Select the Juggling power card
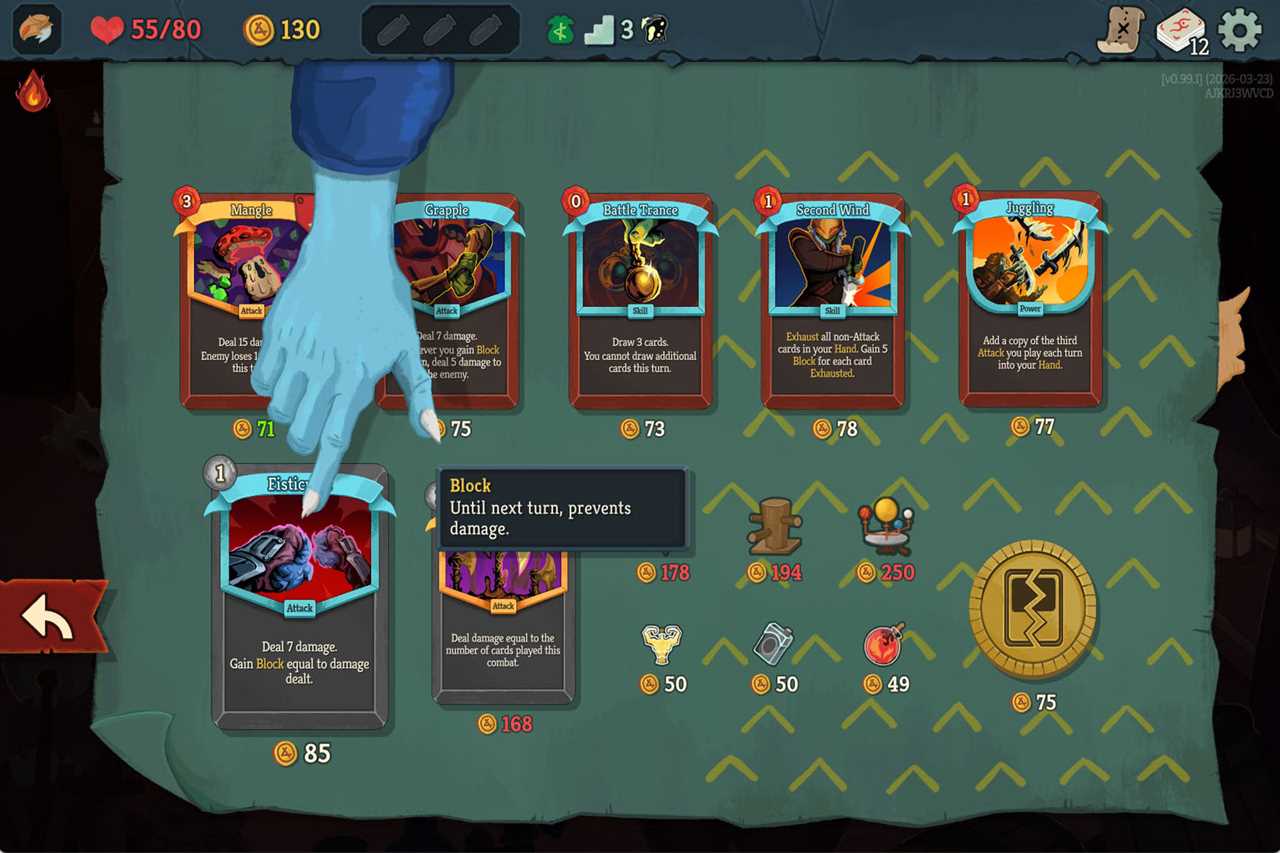Image resolution: width=1280 pixels, height=853 pixels. tap(1030, 300)
